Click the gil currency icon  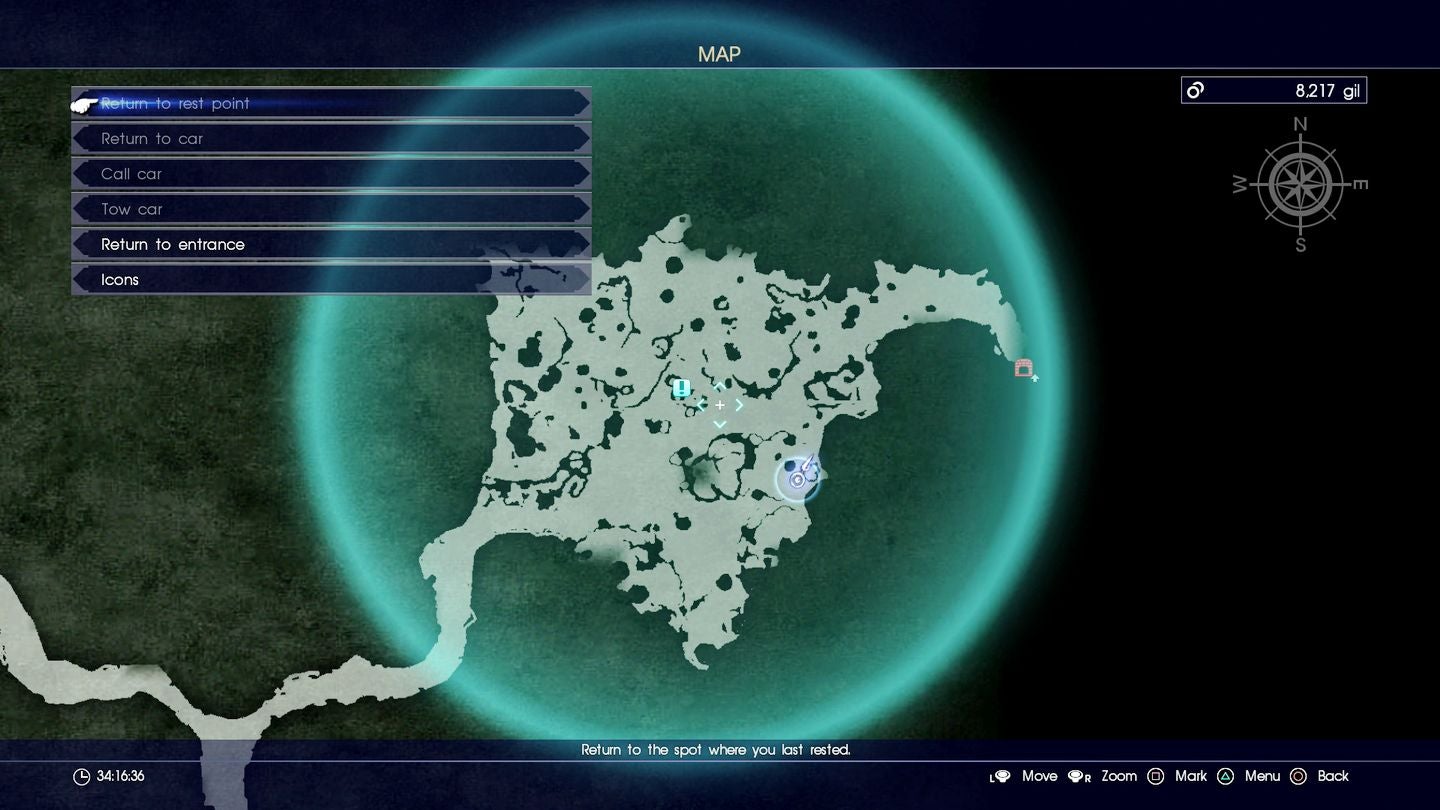[x=1193, y=90]
